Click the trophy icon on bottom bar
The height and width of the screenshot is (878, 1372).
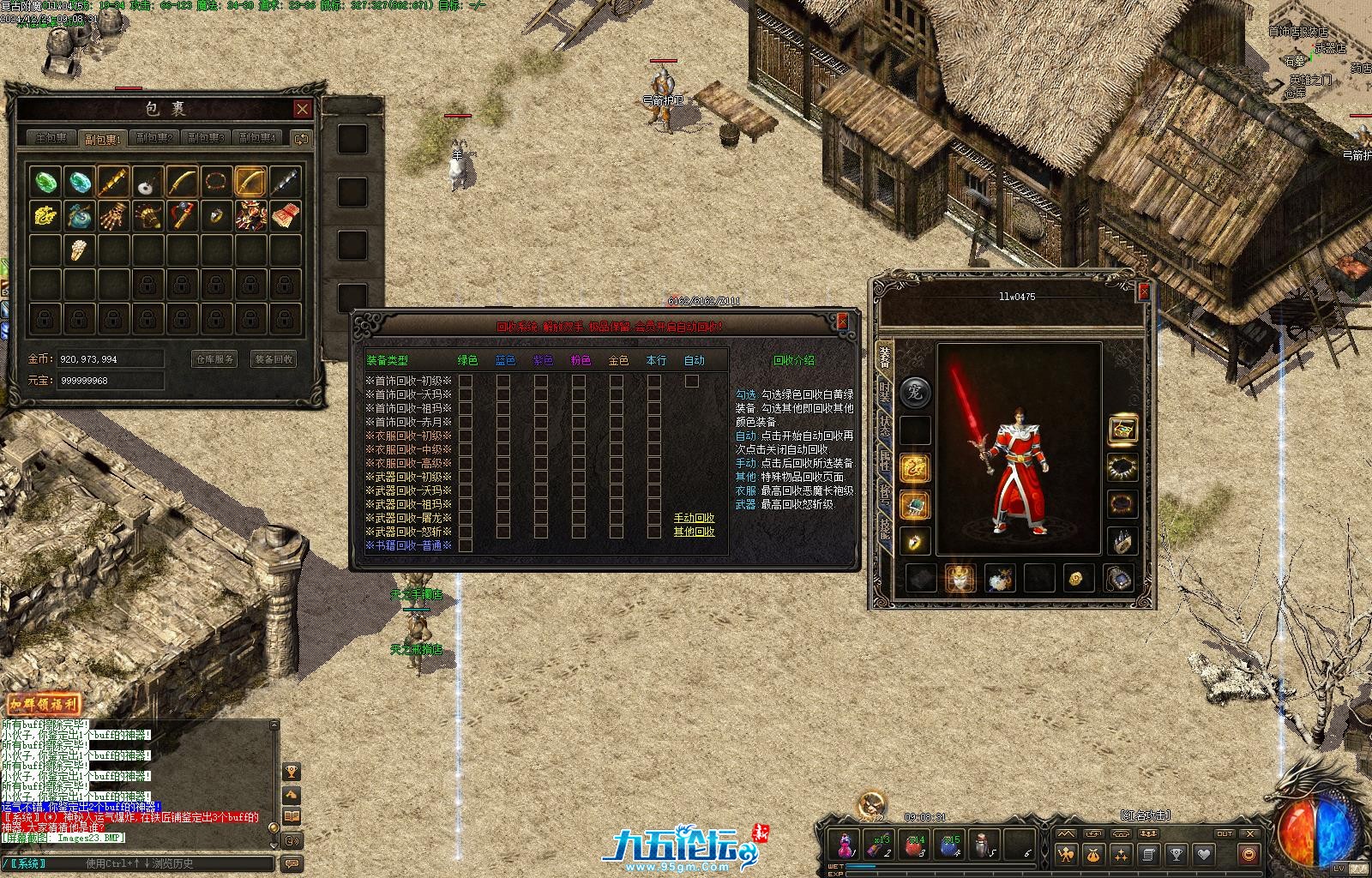pyautogui.click(x=1176, y=854)
